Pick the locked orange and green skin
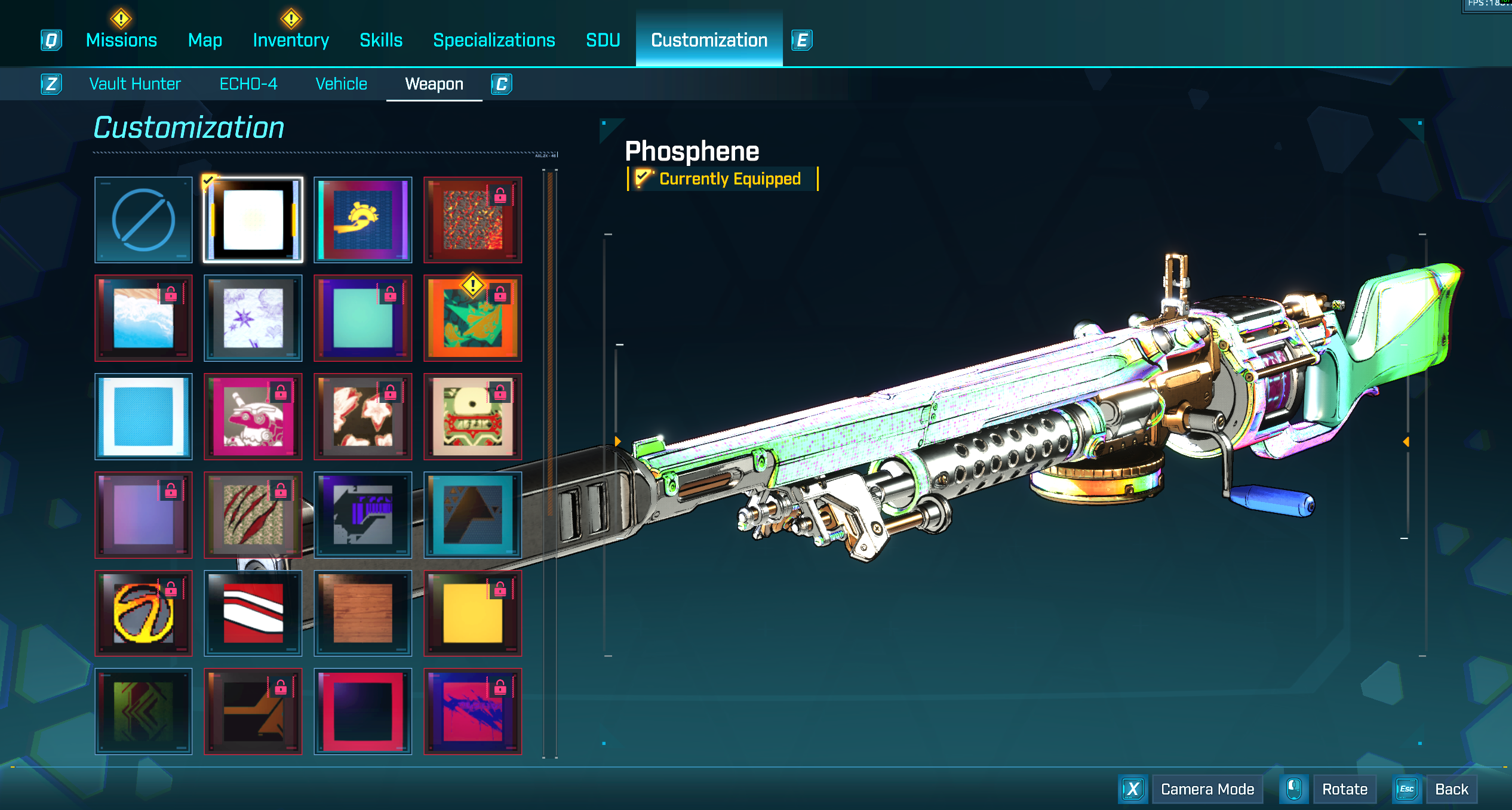The width and height of the screenshot is (1512, 810). click(473, 318)
